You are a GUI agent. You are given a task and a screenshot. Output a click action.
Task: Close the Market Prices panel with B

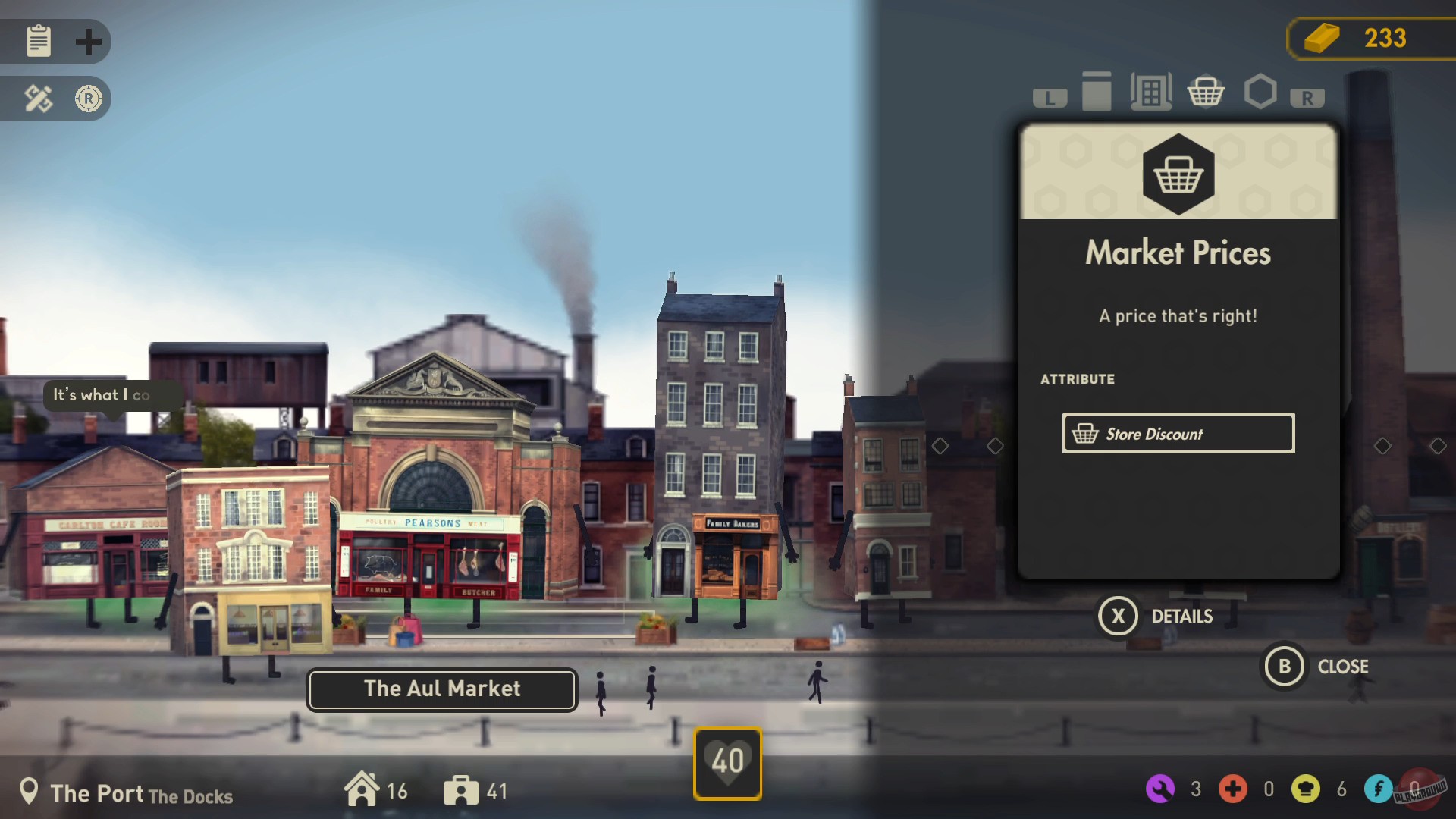tap(1284, 667)
